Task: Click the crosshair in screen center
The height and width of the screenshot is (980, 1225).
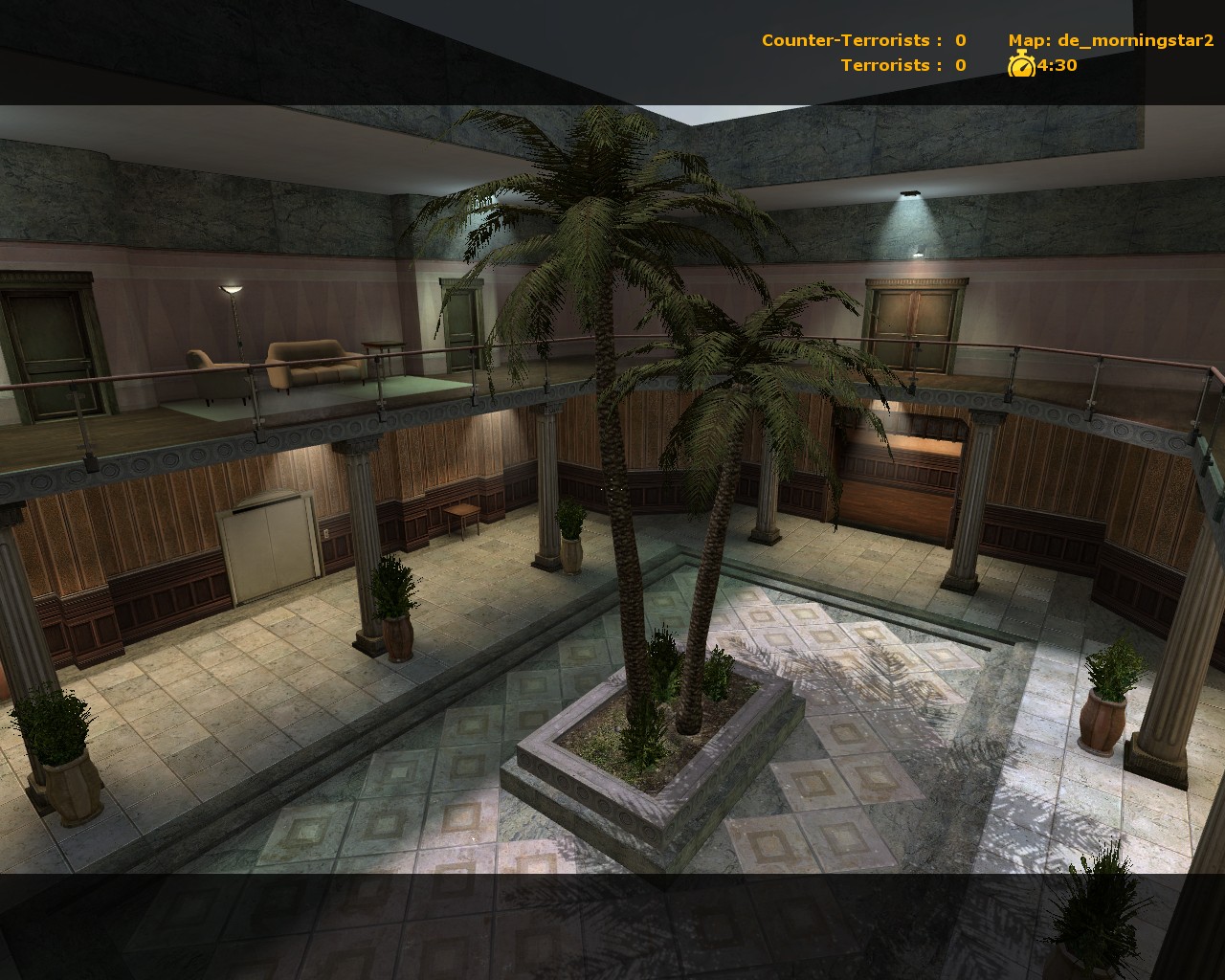Action: tap(610, 488)
